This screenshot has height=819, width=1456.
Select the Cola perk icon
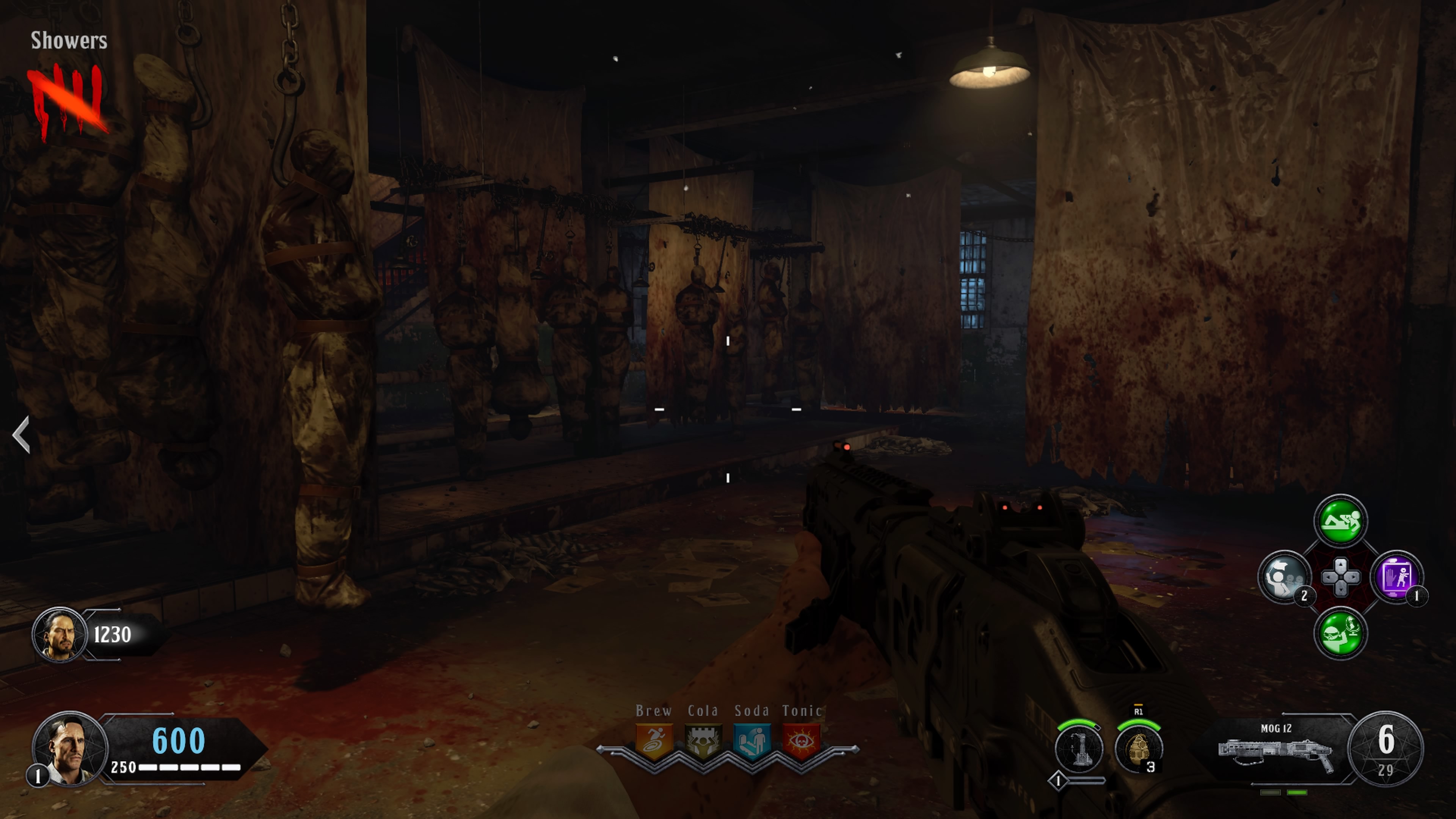pyautogui.click(x=703, y=741)
